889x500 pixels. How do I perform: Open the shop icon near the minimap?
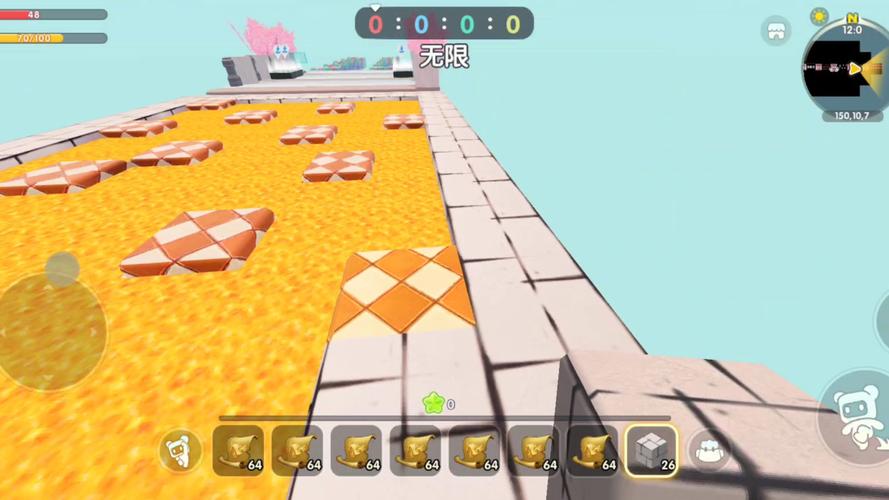[776, 31]
